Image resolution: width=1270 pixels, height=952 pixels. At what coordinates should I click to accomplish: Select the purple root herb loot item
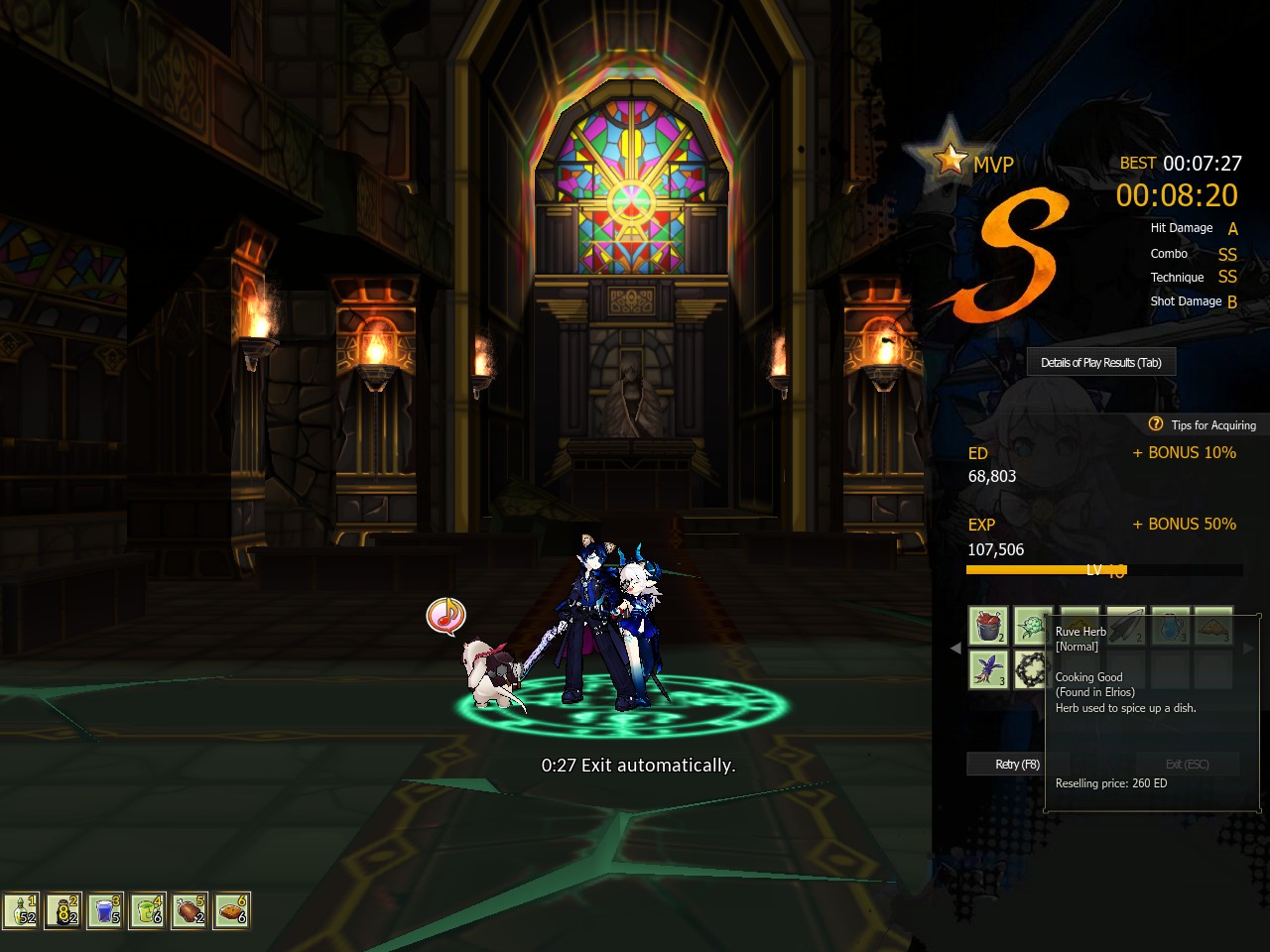(987, 669)
